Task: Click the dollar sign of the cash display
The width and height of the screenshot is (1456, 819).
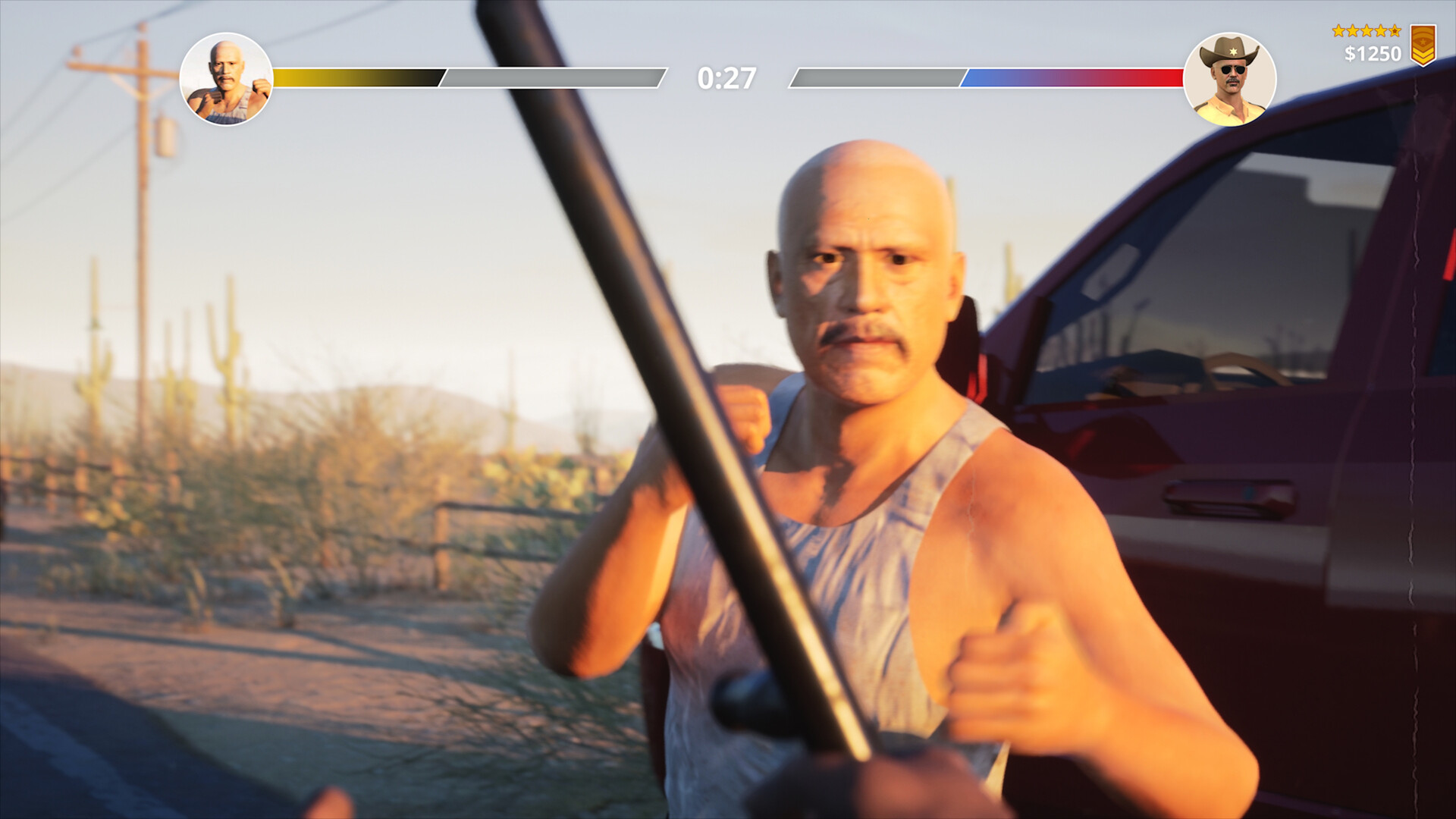Action: [x=1351, y=54]
